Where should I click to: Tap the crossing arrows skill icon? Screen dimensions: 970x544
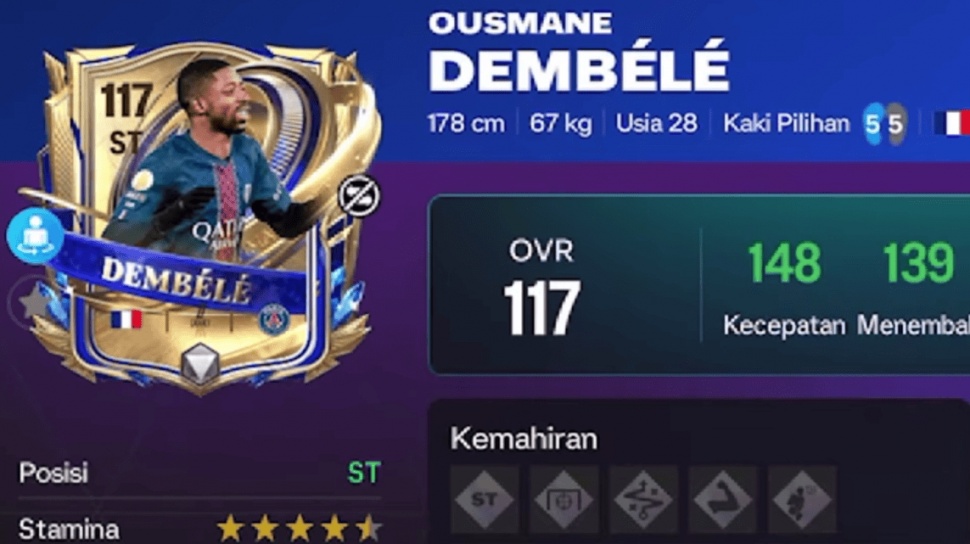643,498
